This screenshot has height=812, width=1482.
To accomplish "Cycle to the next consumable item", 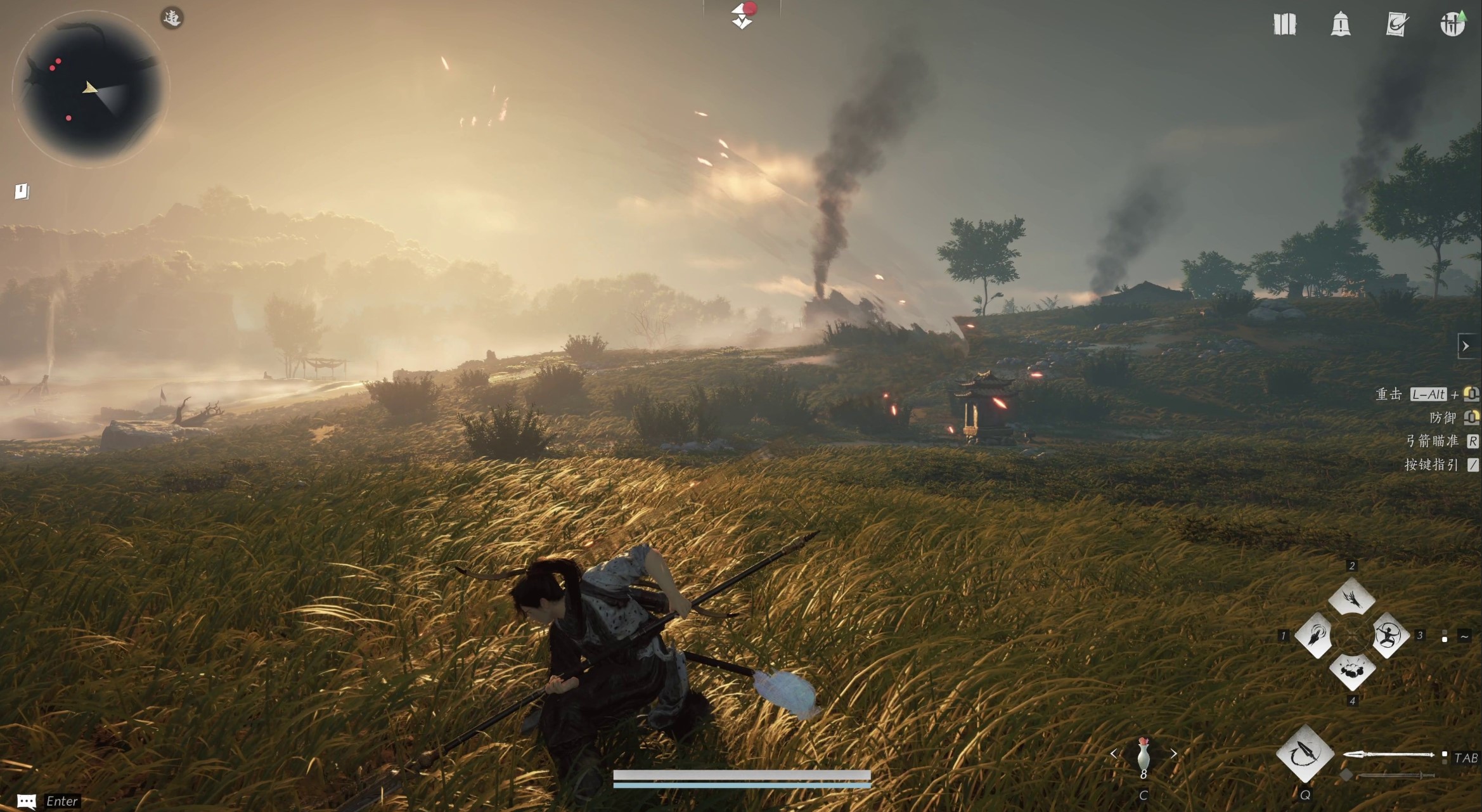I will click(1173, 754).
